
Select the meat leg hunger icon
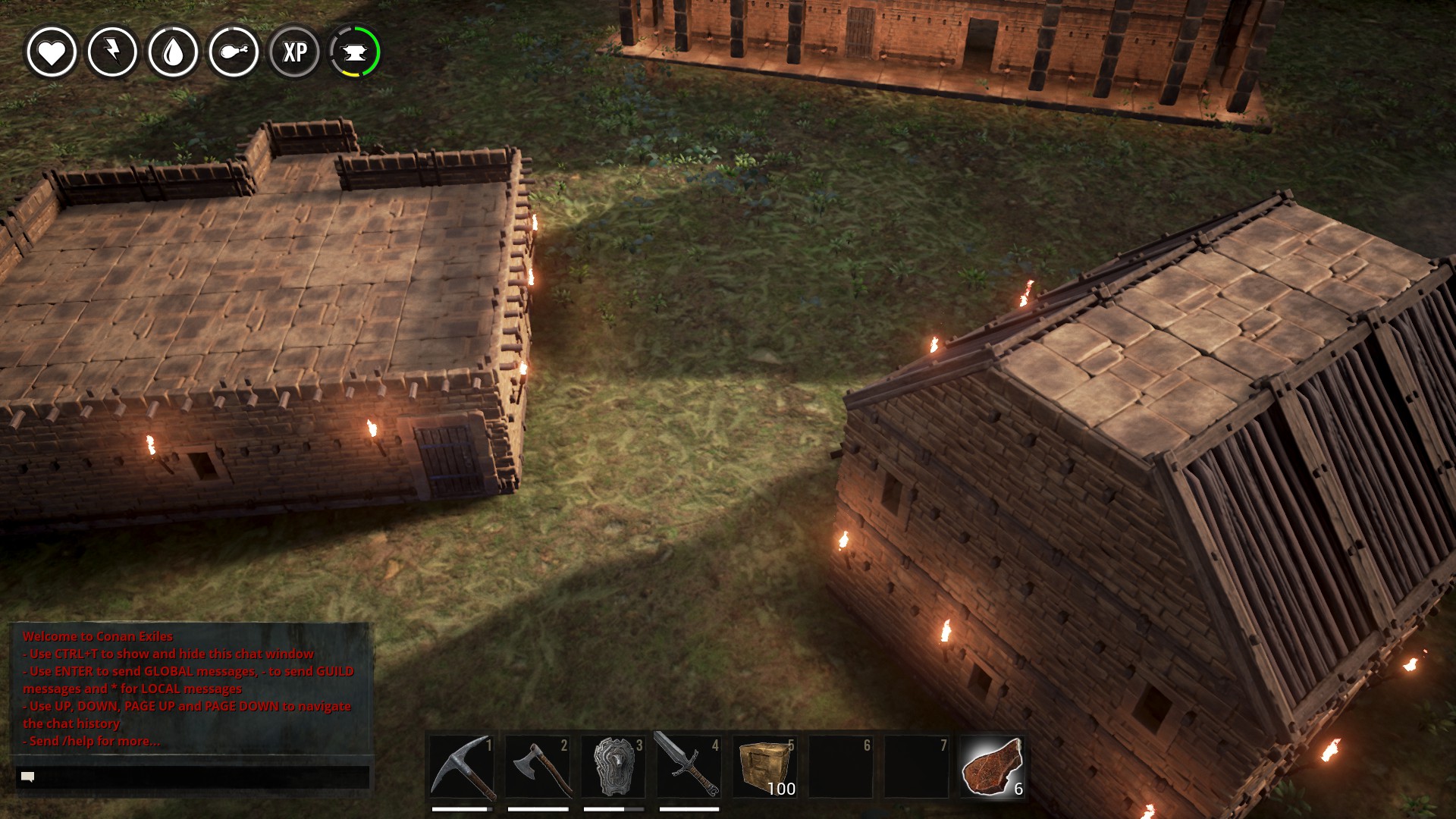(234, 52)
